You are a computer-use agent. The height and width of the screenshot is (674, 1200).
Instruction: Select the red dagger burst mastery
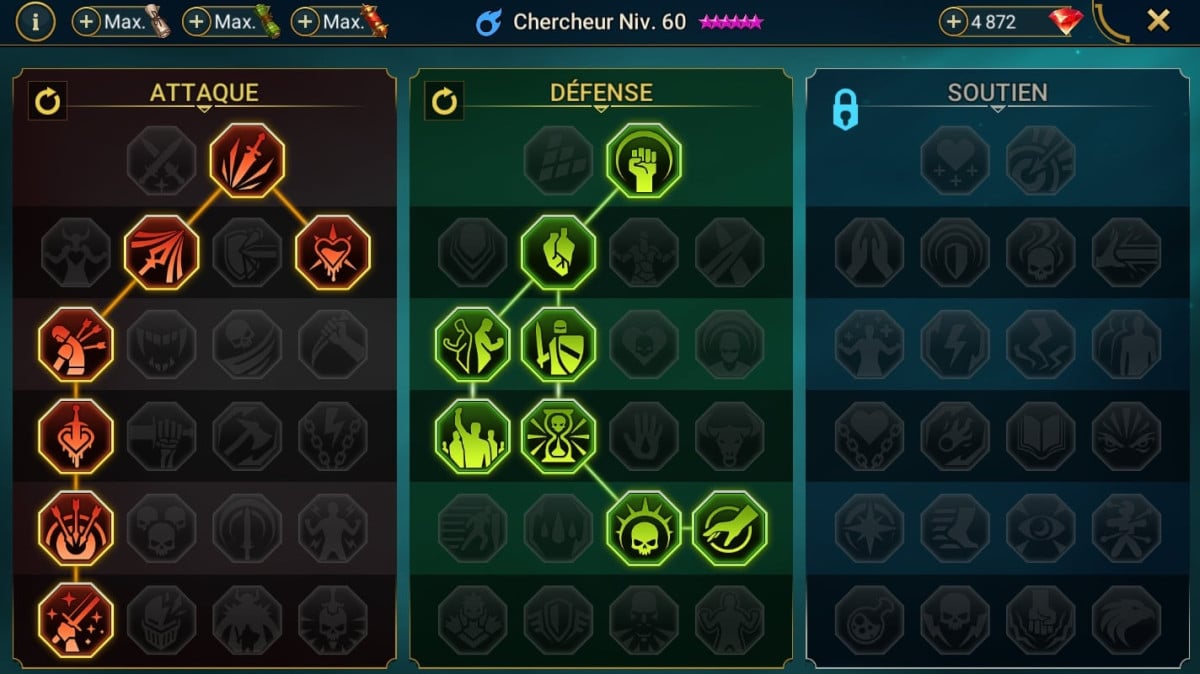point(247,160)
